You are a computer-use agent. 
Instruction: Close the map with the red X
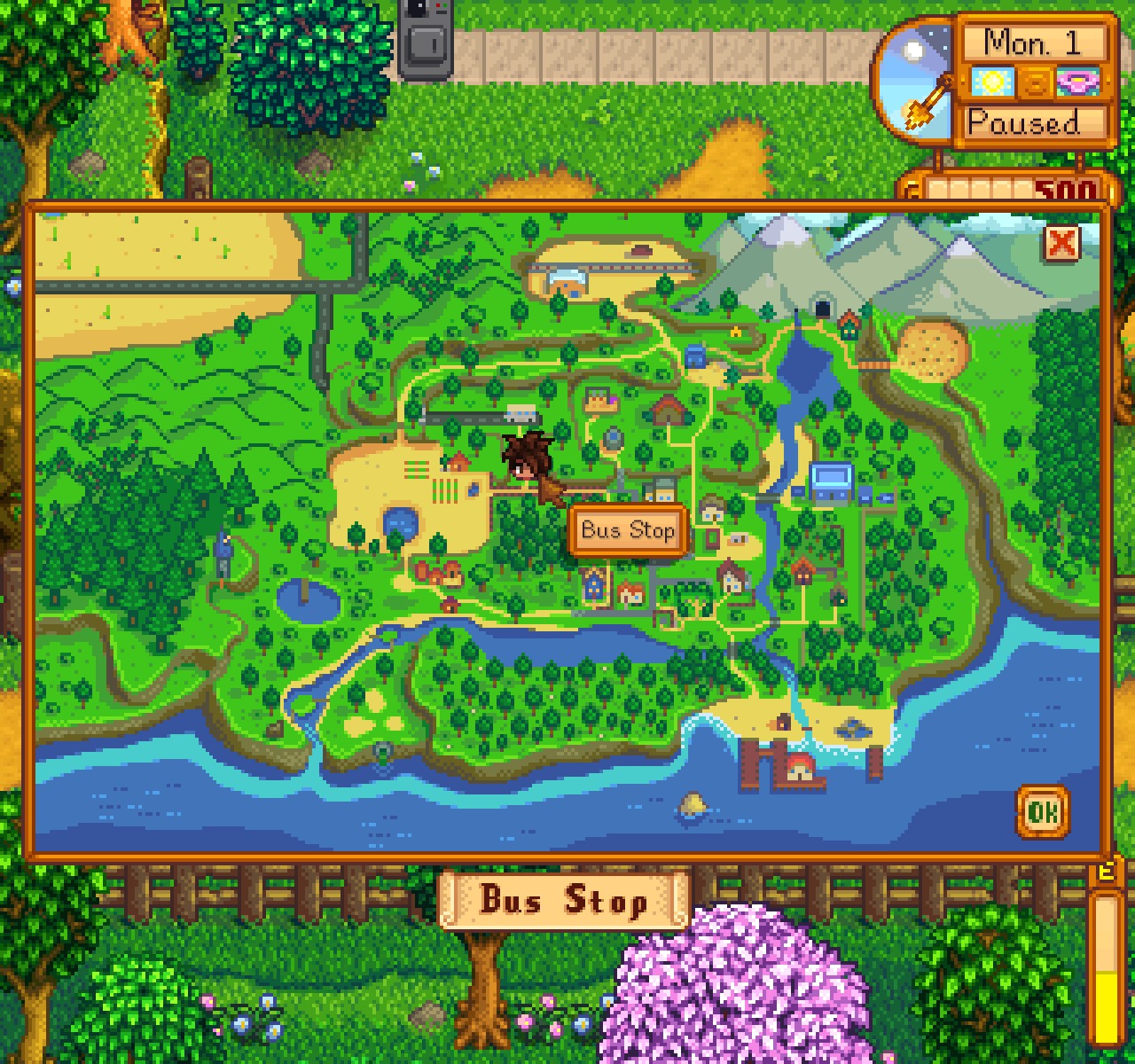click(x=1064, y=244)
